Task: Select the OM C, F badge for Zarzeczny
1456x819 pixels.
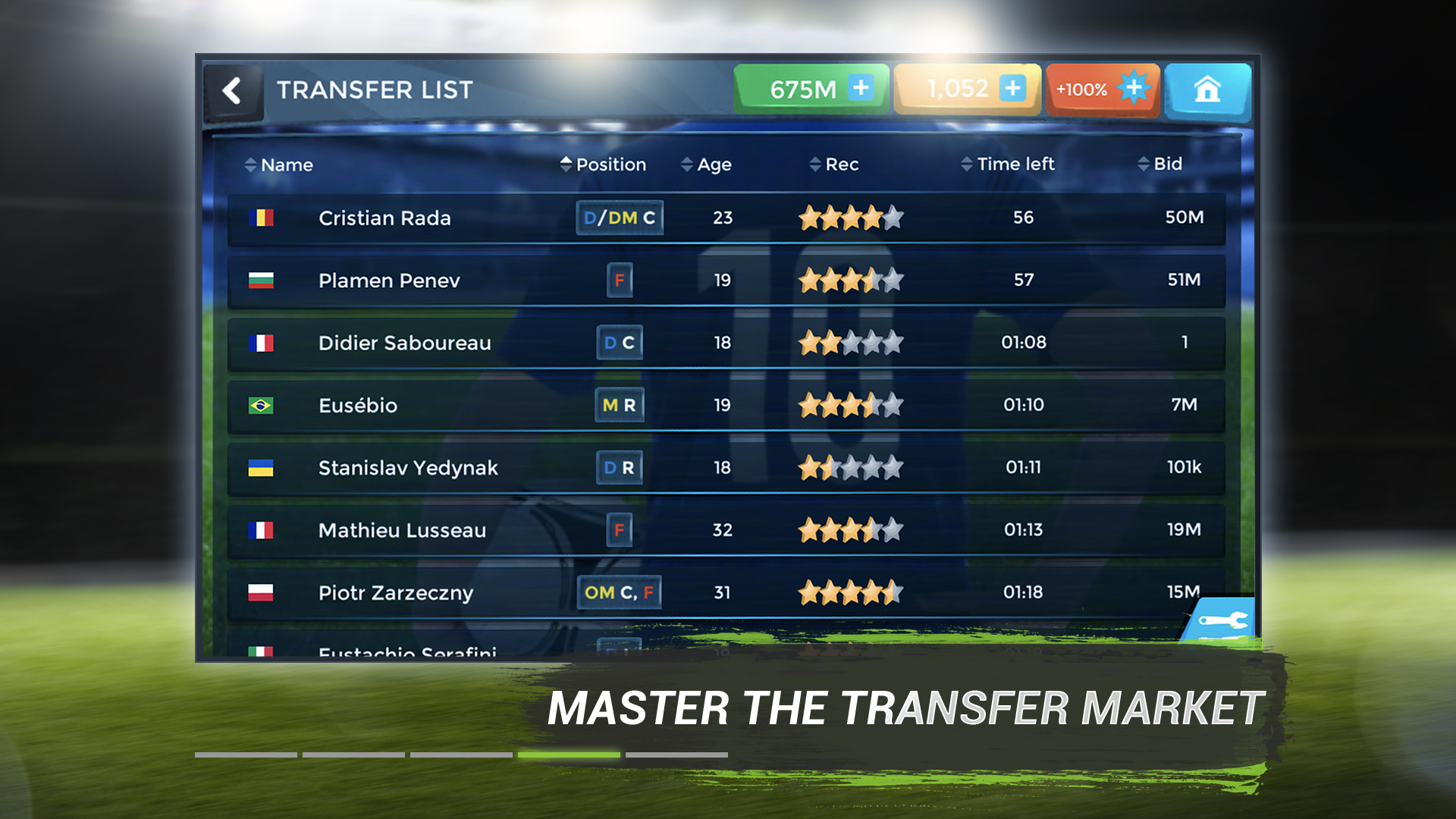Action: [x=620, y=592]
